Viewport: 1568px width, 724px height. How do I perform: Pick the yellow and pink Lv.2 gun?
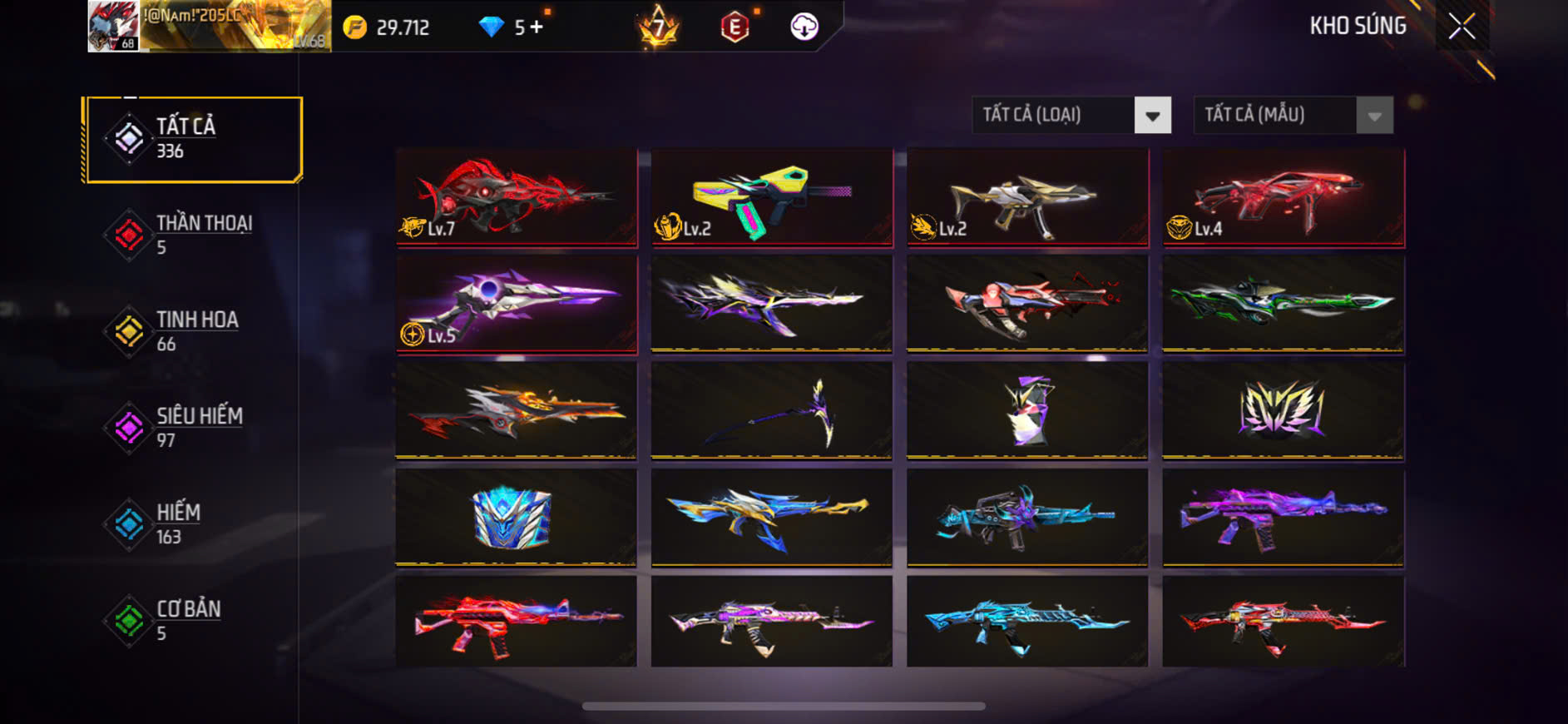pyautogui.click(x=772, y=197)
